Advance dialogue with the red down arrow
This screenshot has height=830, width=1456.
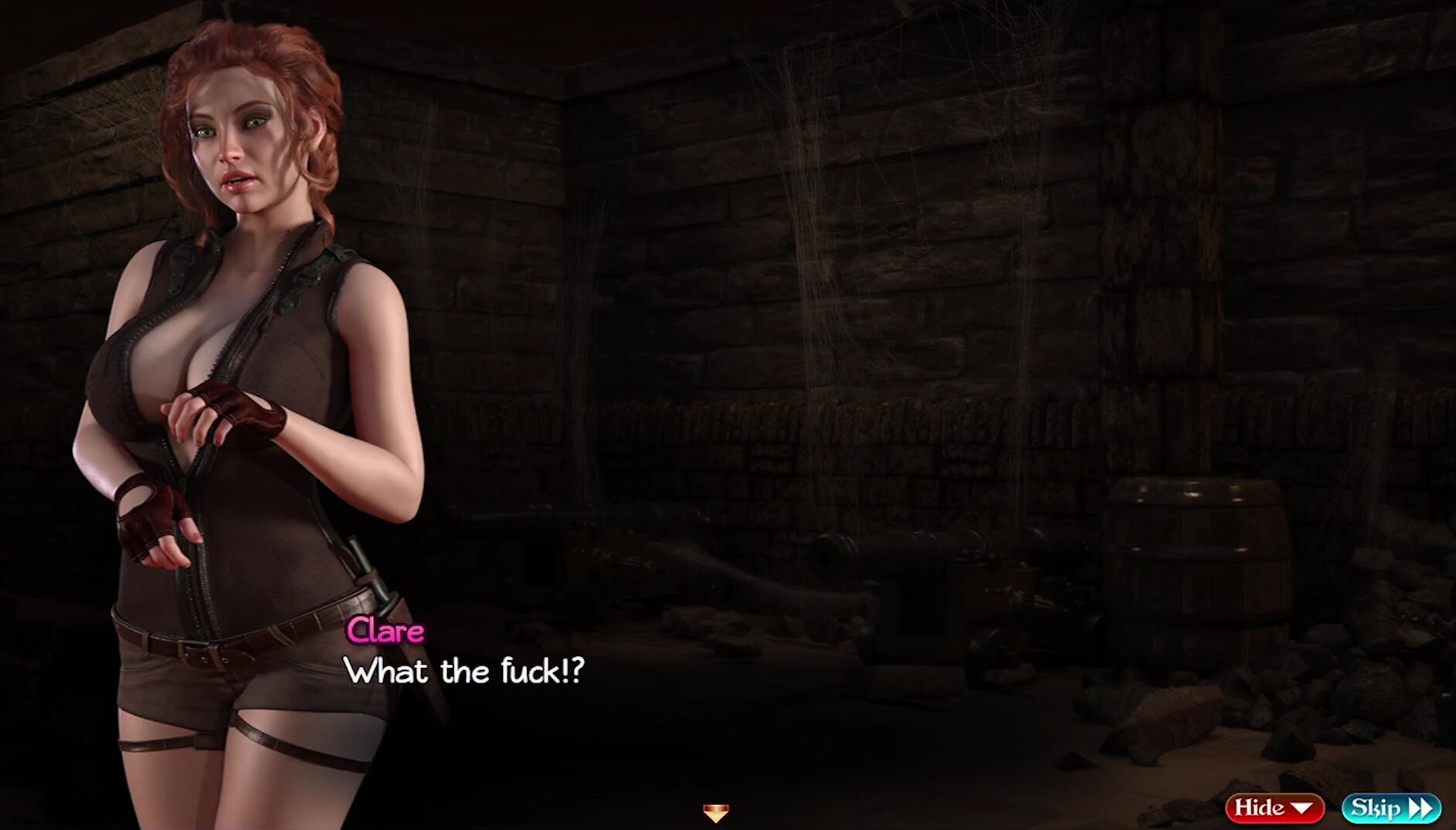(715, 812)
